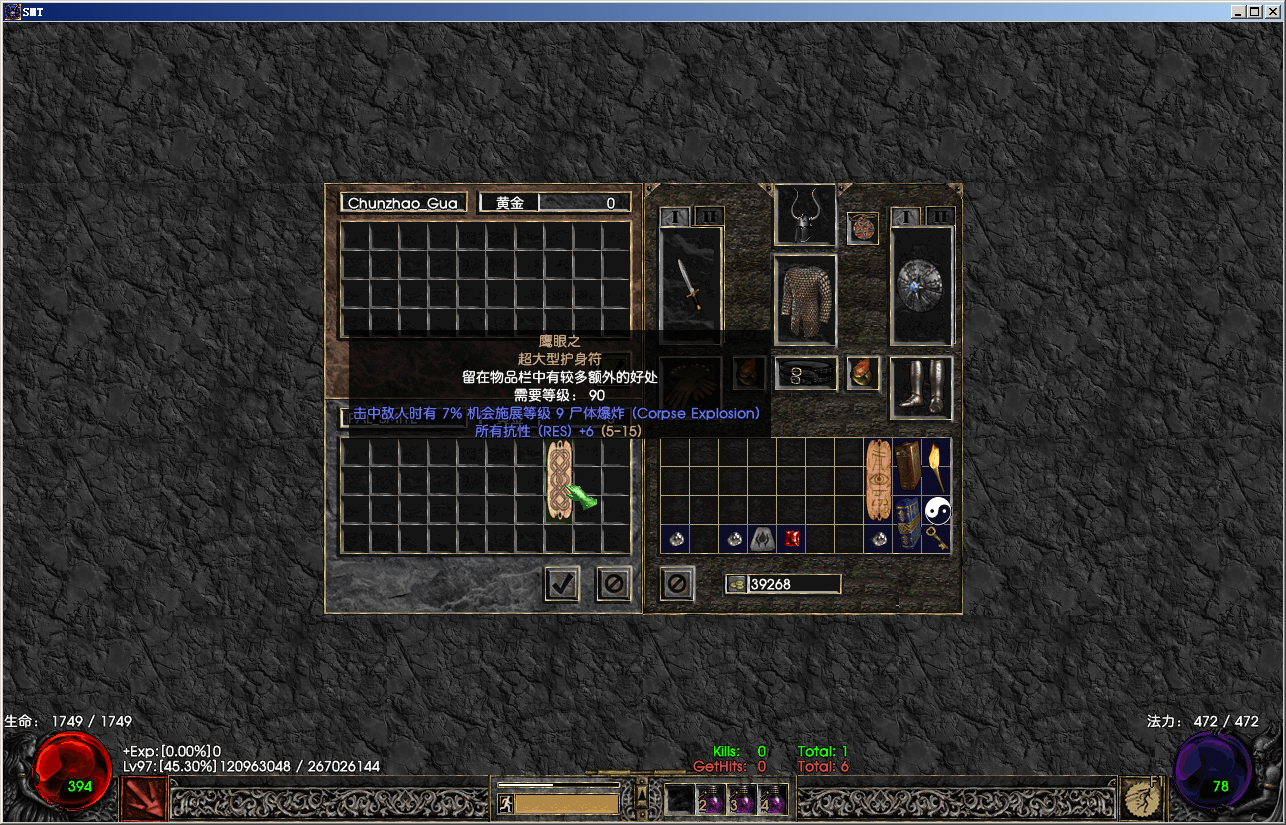The width and height of the screenshot is (1286, 825).
Task: Cancel the trade beside the checkmark
Action: [614, 584]
